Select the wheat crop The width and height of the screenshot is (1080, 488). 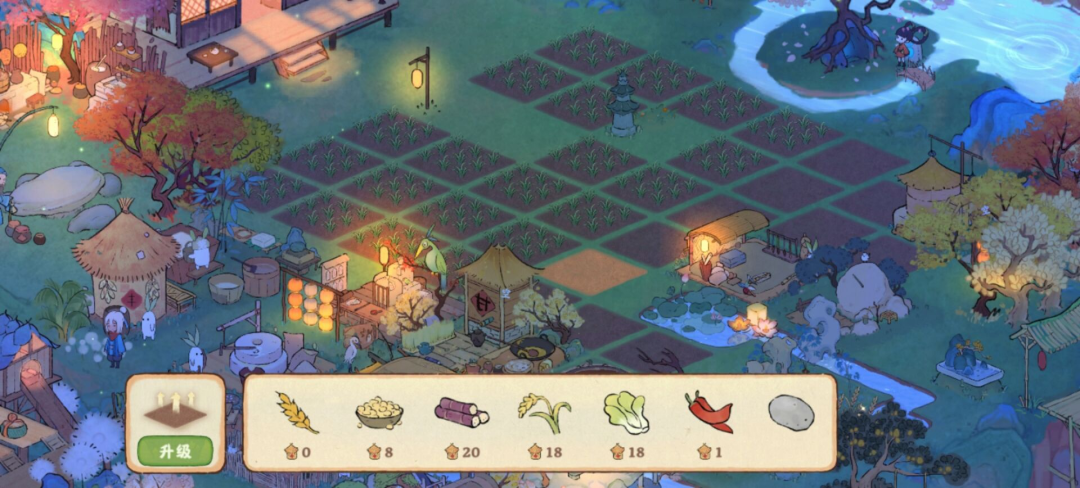pyautogui.click(x=296, y=413)
